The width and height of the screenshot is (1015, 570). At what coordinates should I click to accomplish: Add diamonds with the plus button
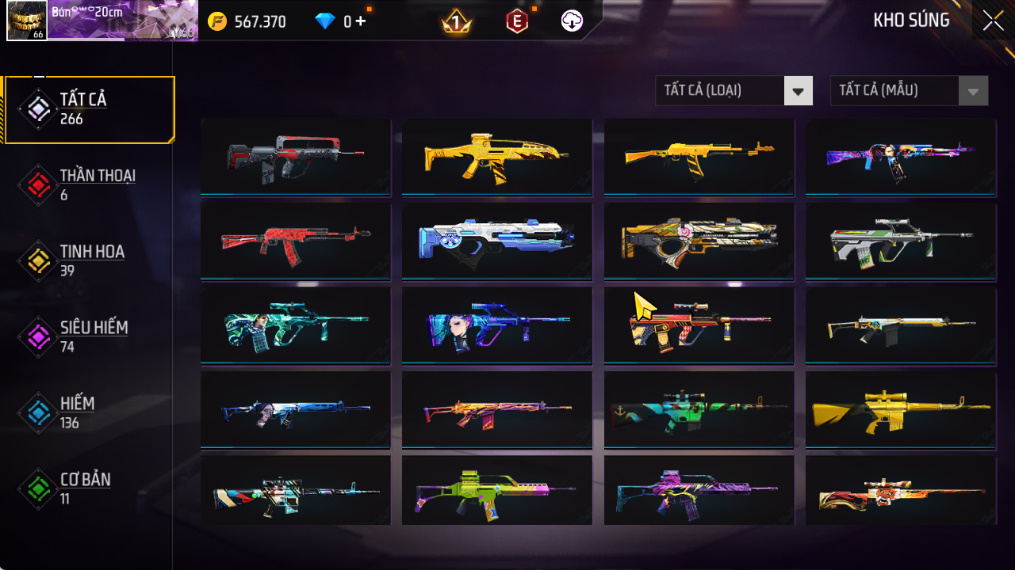click(x=360, y=21)
